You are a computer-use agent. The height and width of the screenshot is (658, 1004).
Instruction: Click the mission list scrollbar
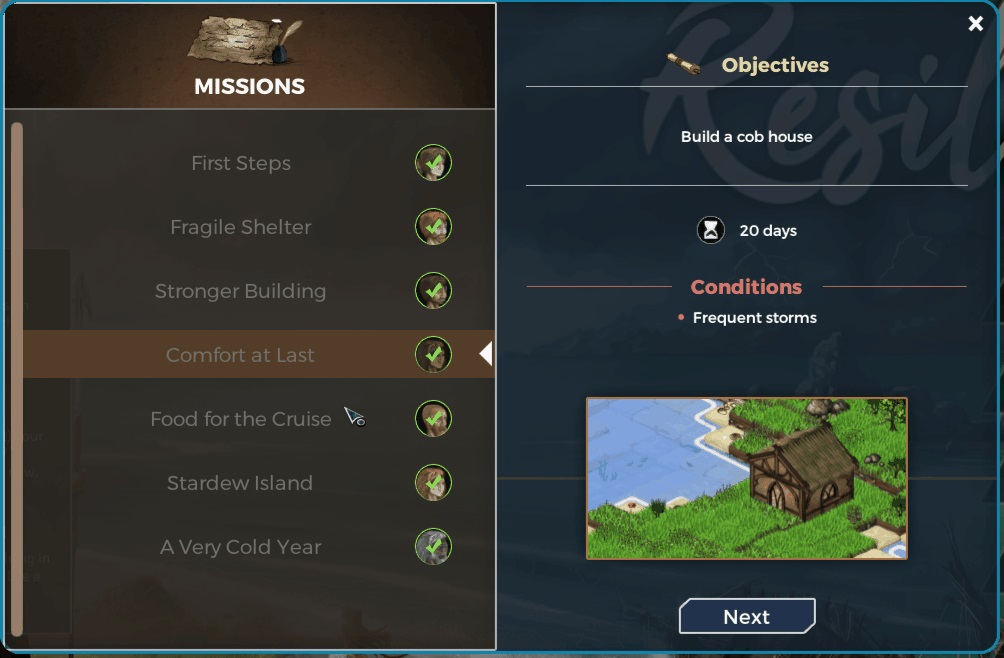pyautogui.click(x=16, y=378)
